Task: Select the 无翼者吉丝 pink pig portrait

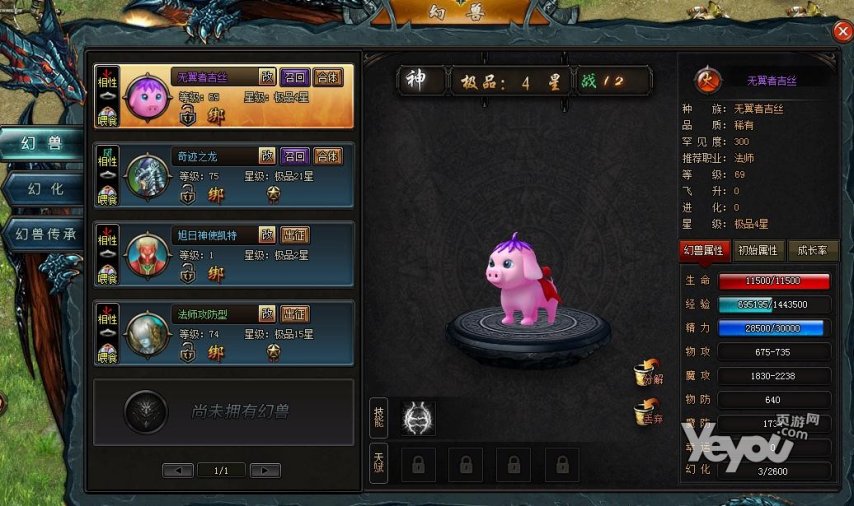Action: (146, 96)
